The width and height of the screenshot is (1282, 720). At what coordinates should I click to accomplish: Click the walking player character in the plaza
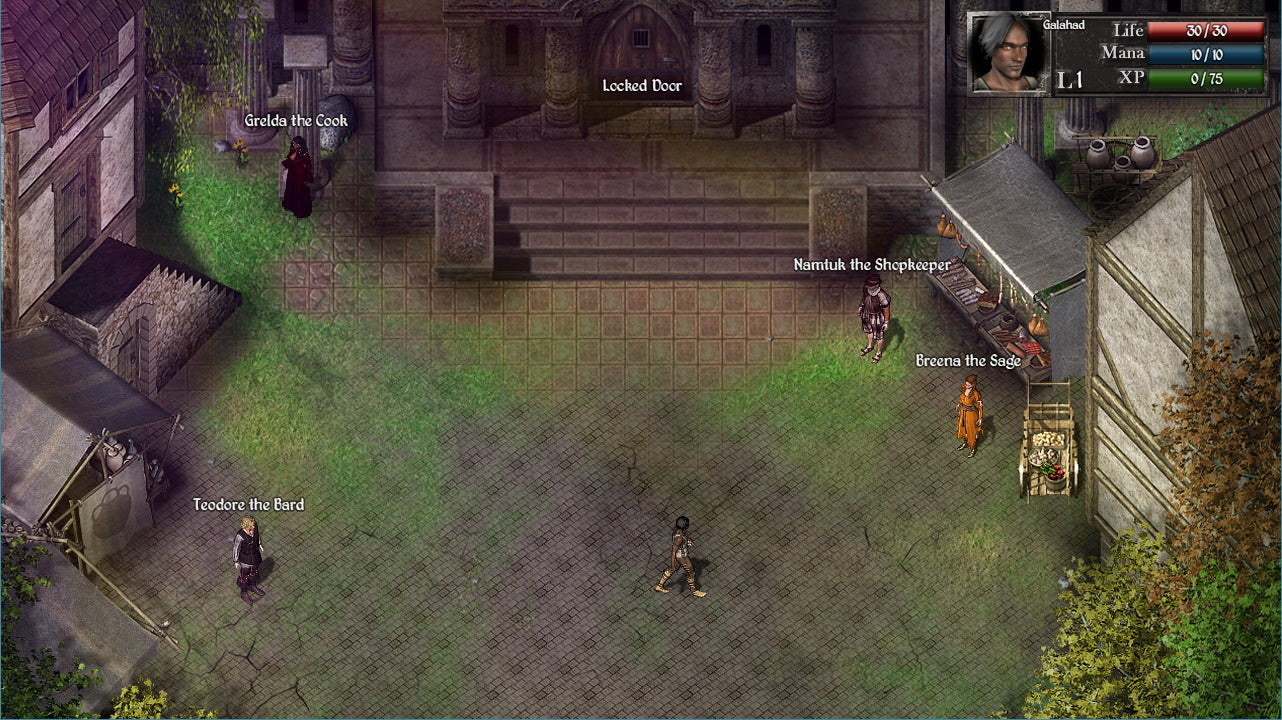[x=684, y=555]
